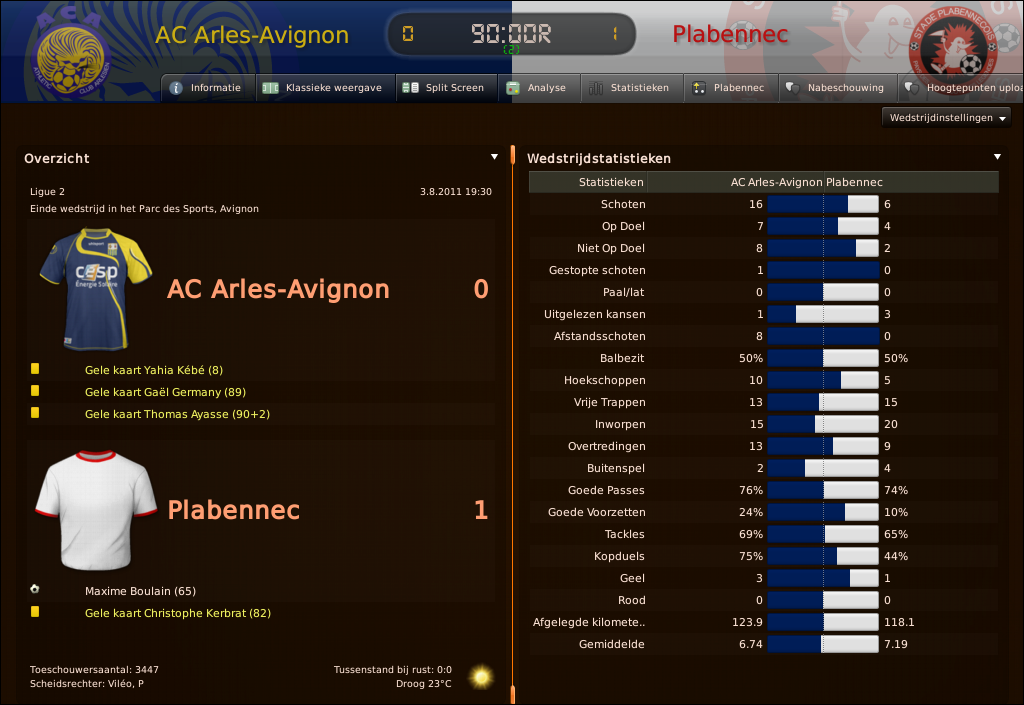The image size is (1024, 705).
Task: Select Yahia Kébé yellow card event
Action: pyautogui.click(x=154, y=370)
